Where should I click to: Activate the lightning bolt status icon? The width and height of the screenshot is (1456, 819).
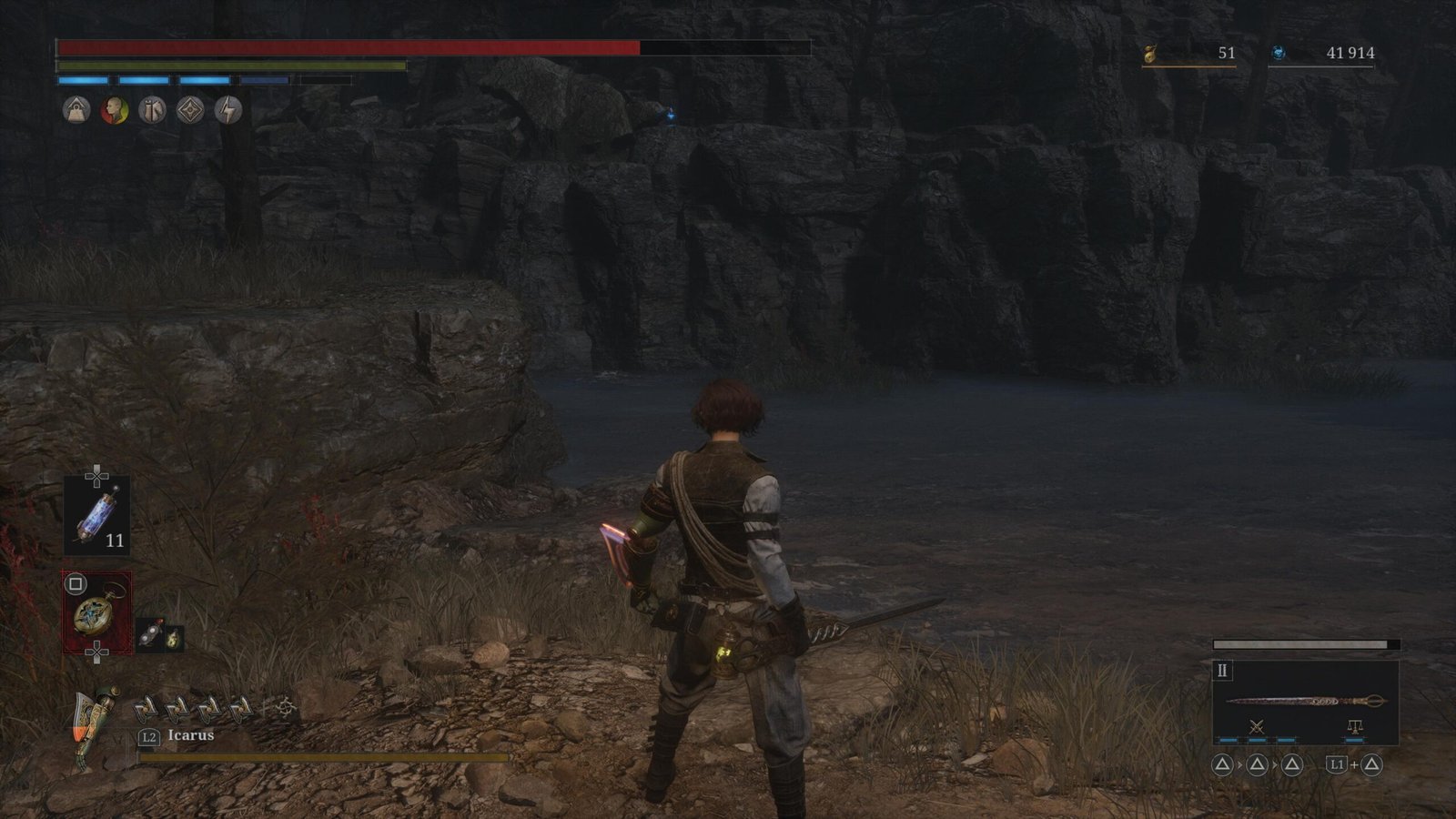click(228, 111)
